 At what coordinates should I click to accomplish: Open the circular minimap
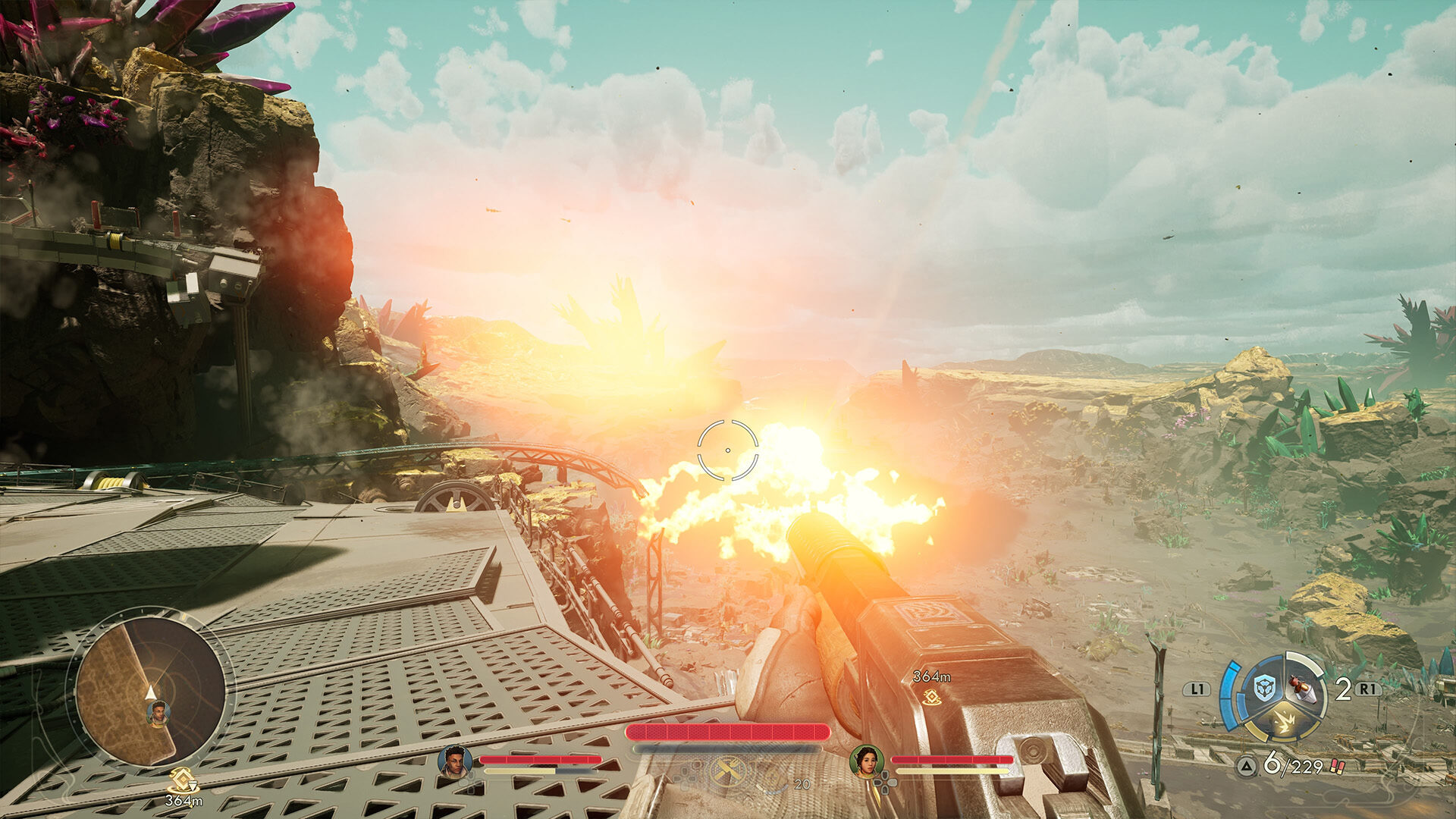[x=150, y=691]
